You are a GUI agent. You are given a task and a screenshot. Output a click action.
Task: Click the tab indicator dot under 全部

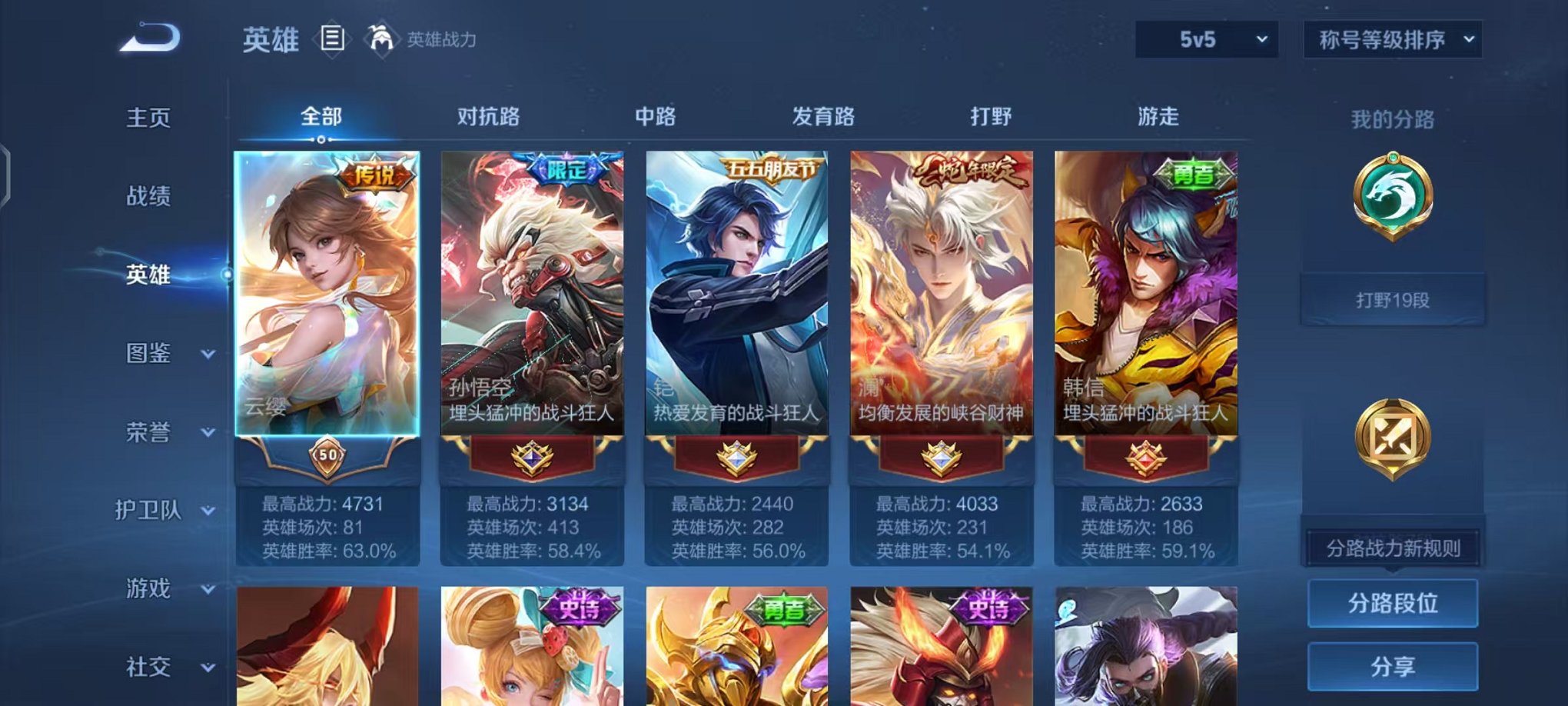tap(321, 141)
